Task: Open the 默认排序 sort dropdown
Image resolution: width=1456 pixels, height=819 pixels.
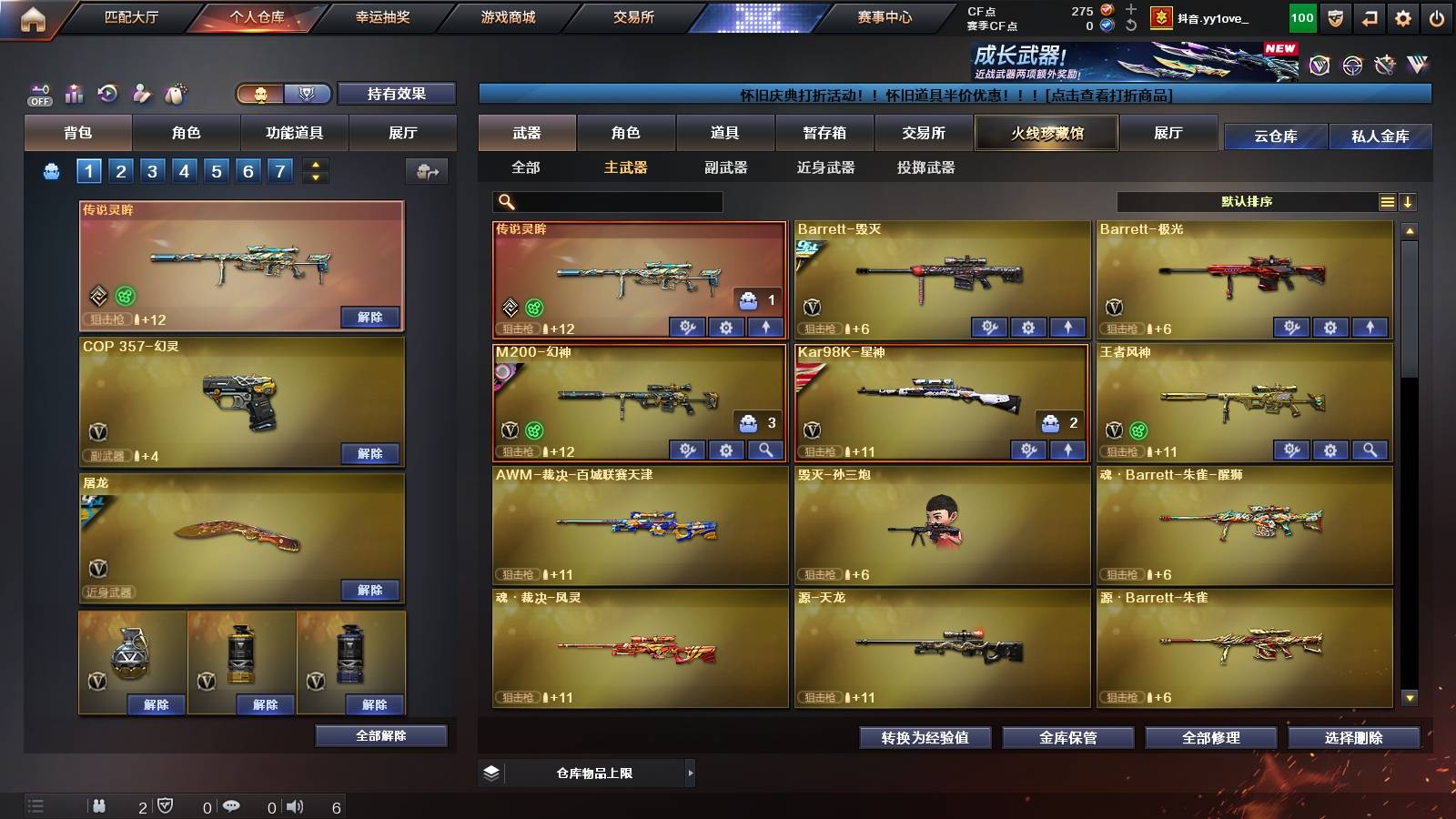Action: 1247,201
